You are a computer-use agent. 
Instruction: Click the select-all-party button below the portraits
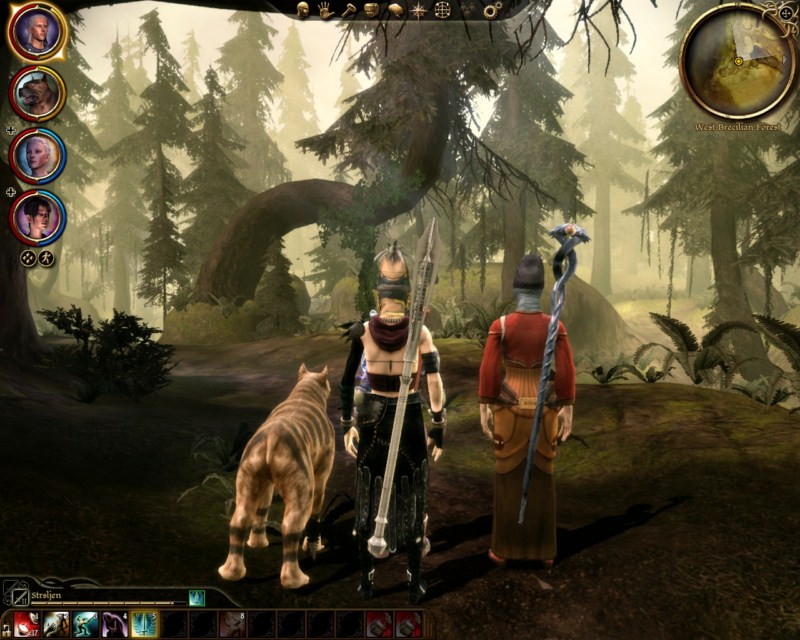[28, 258]
